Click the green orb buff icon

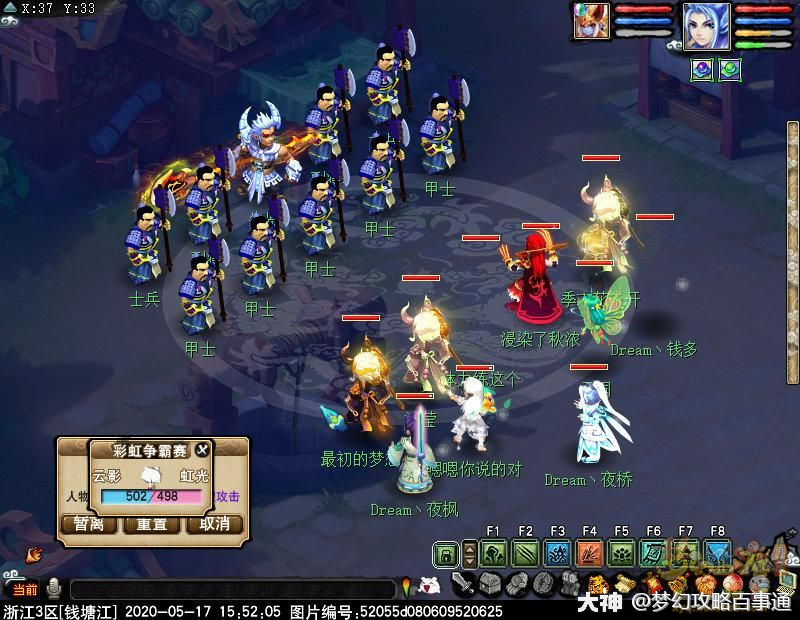730,70
